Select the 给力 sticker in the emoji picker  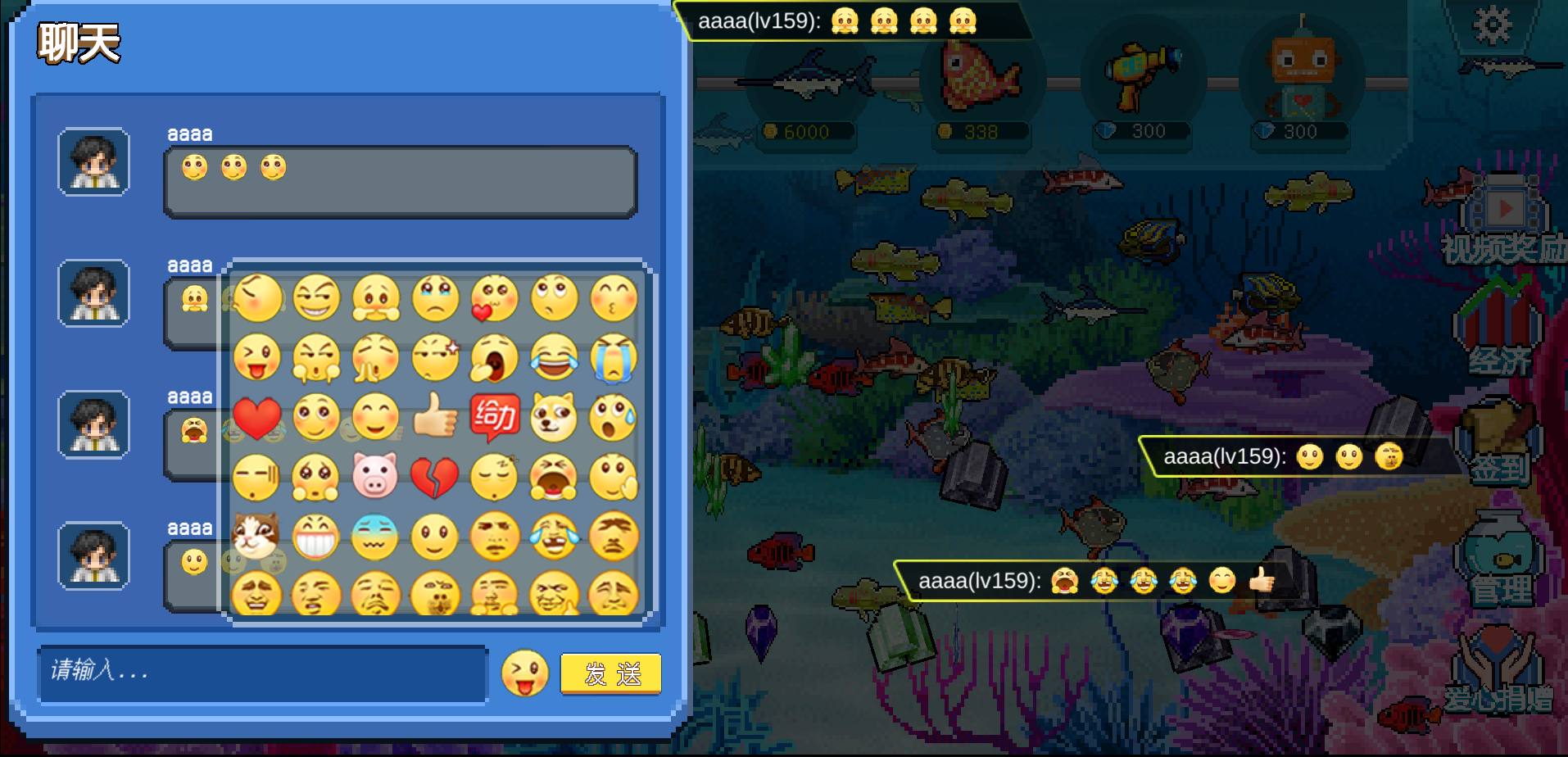(495, 417)
